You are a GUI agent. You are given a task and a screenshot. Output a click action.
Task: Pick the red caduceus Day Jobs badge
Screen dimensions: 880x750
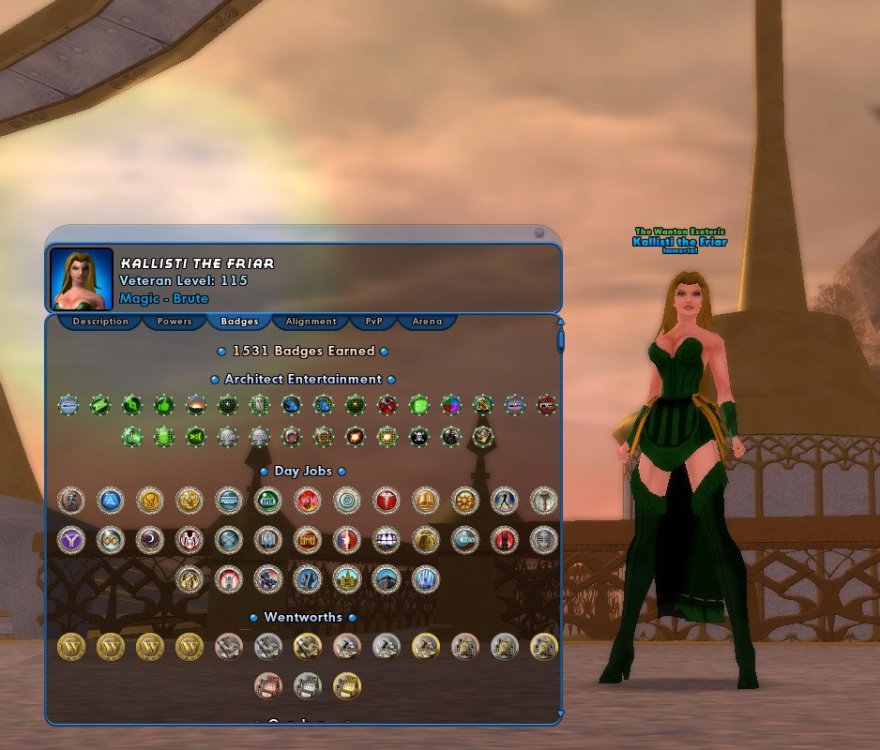click(386, 500)
